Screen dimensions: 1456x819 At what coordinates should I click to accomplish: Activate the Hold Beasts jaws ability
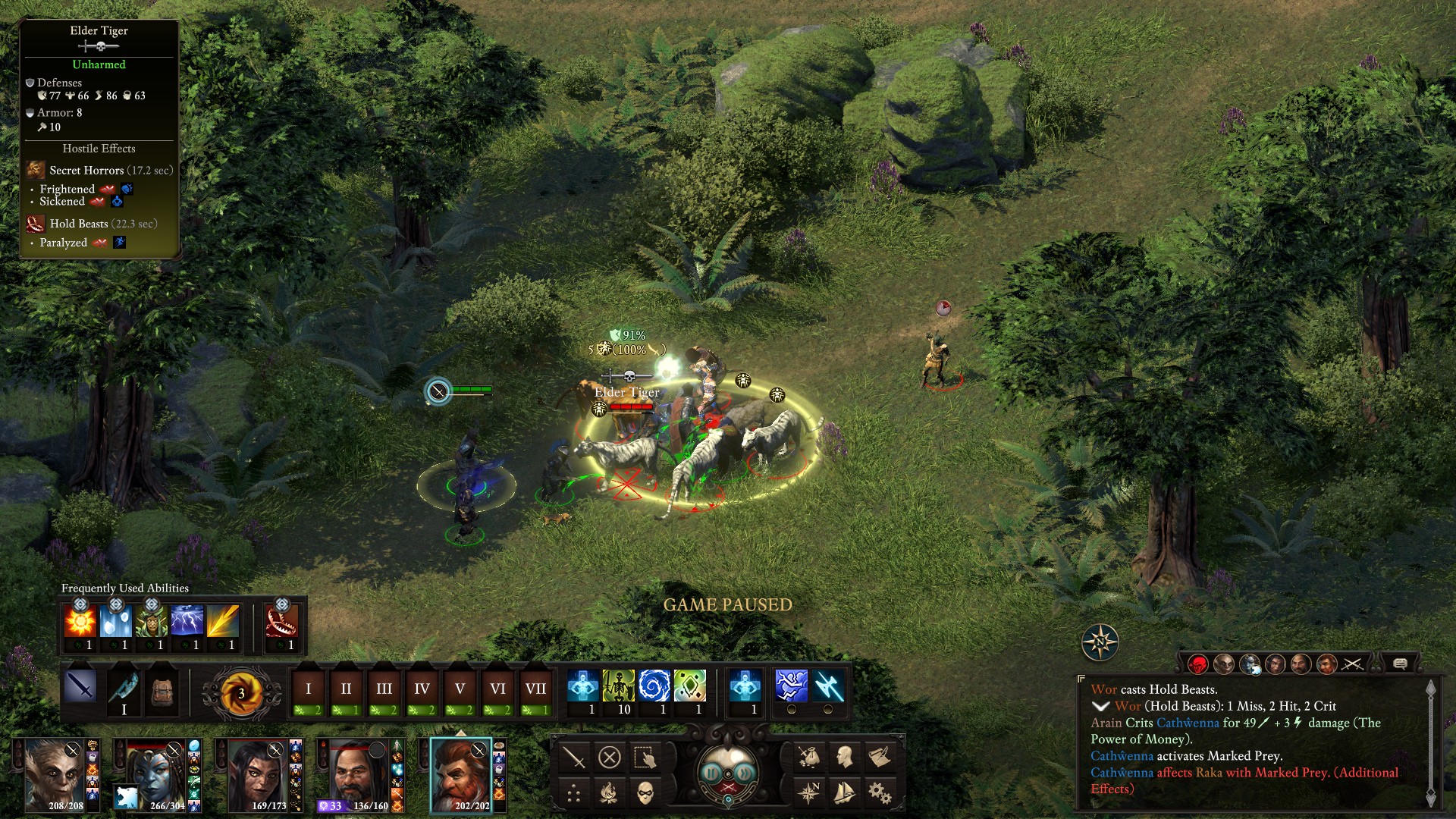click(x=281, y=623)
